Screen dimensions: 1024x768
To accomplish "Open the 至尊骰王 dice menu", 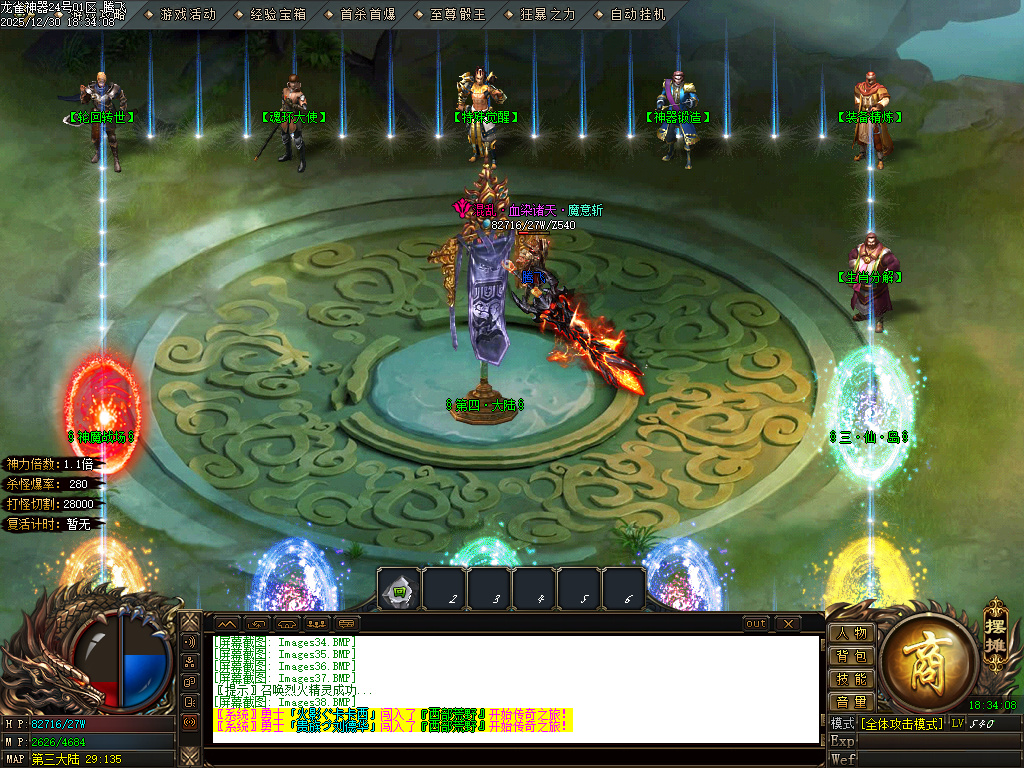I will coord(457,15).
